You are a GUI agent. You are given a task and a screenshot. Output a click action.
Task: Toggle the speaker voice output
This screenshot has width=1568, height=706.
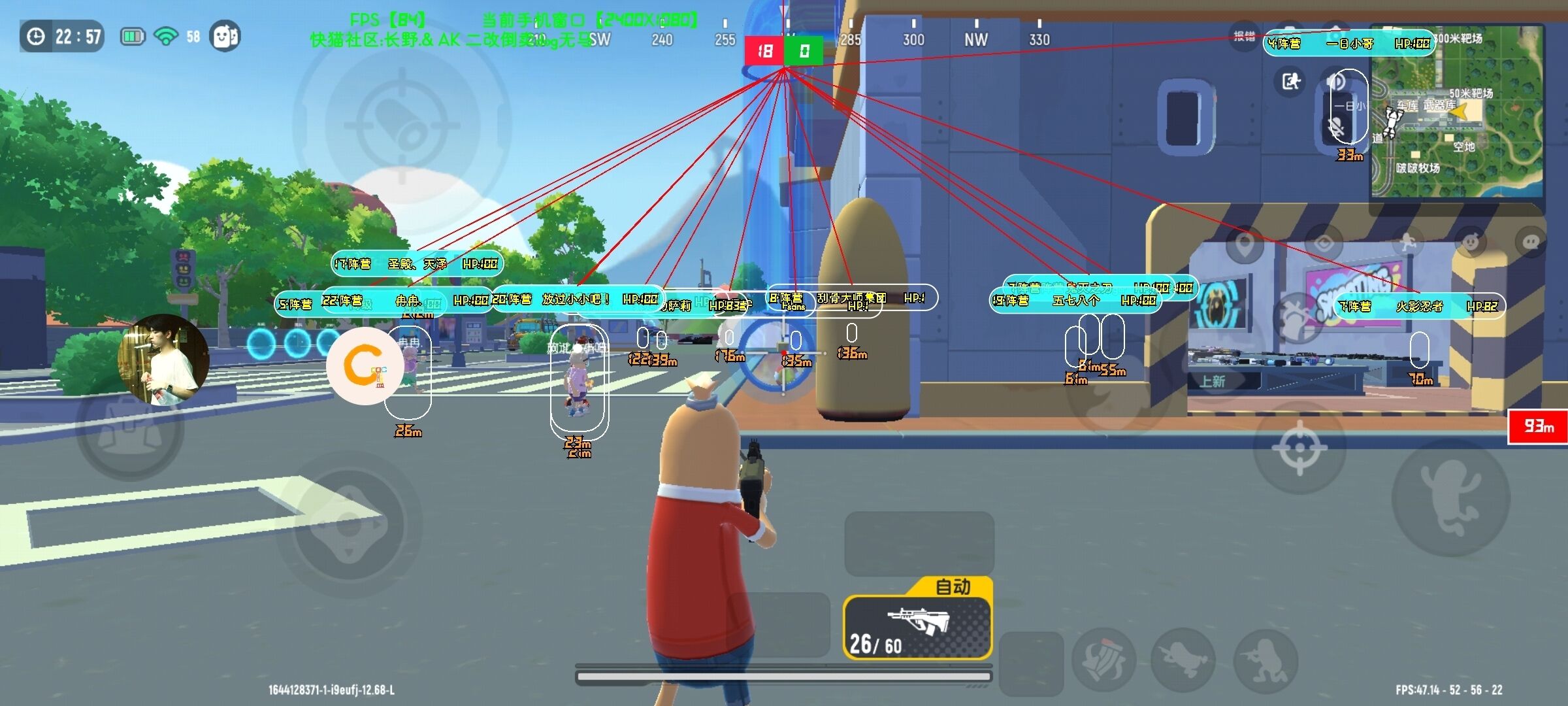[x=1336, y=82]
